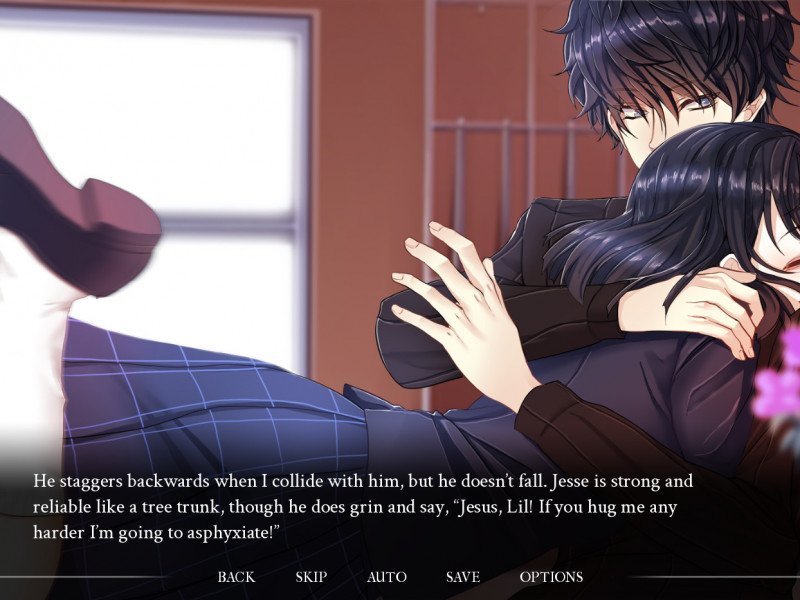Activate the Skip button
Image resolution: width=800 pixels, height=600 pixels.
pos(311,577)
